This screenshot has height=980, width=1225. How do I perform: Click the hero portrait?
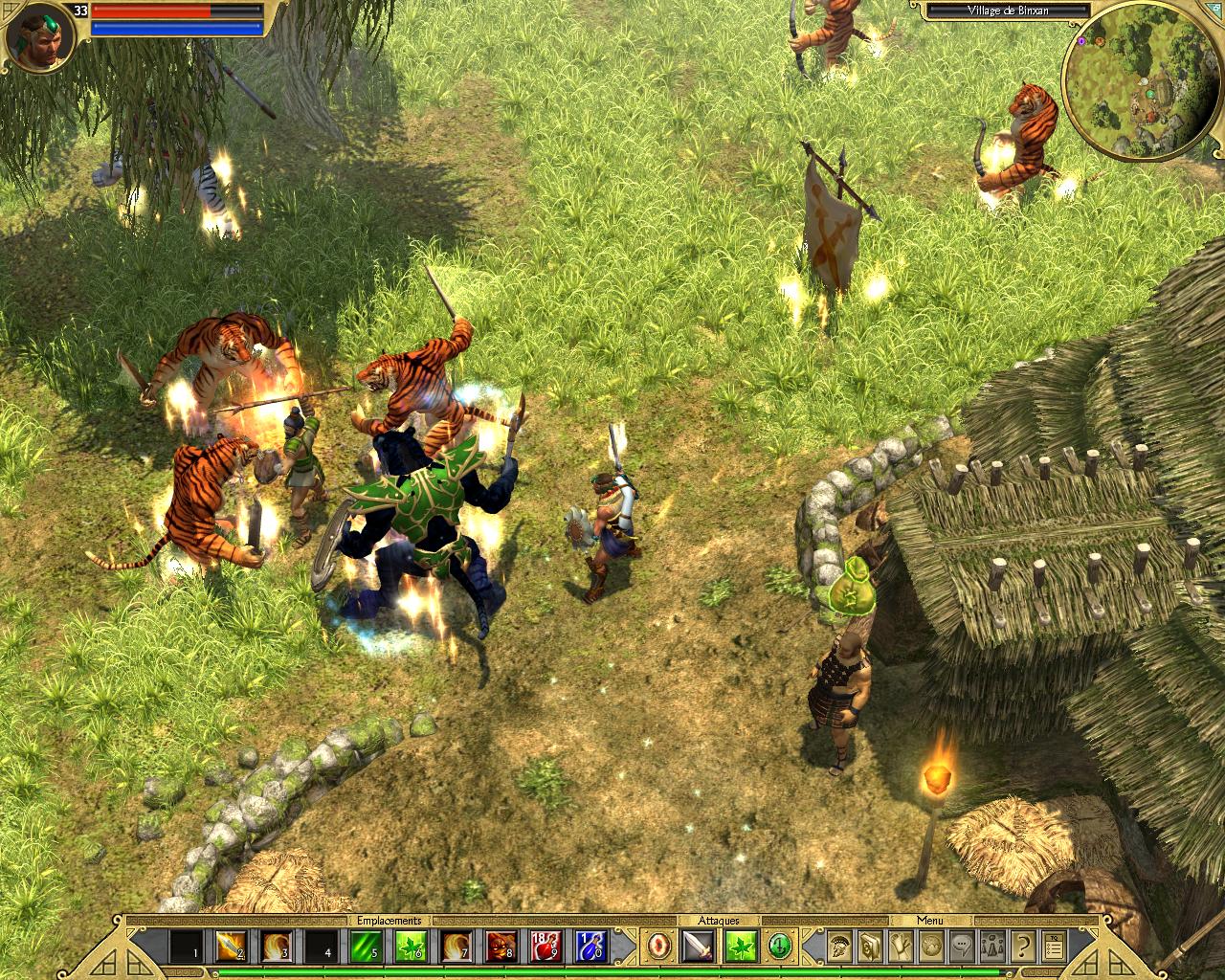(40, 40)
